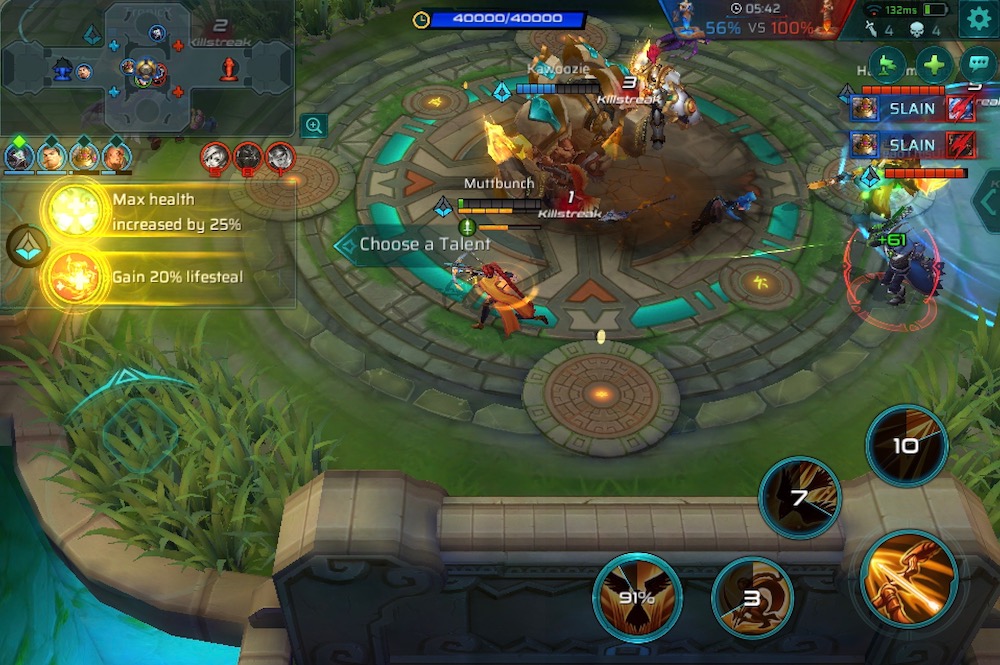Select the Gain 20% lifesteal talent
This screenshot has height=665, width=1000.
click(x=76, y=277)
